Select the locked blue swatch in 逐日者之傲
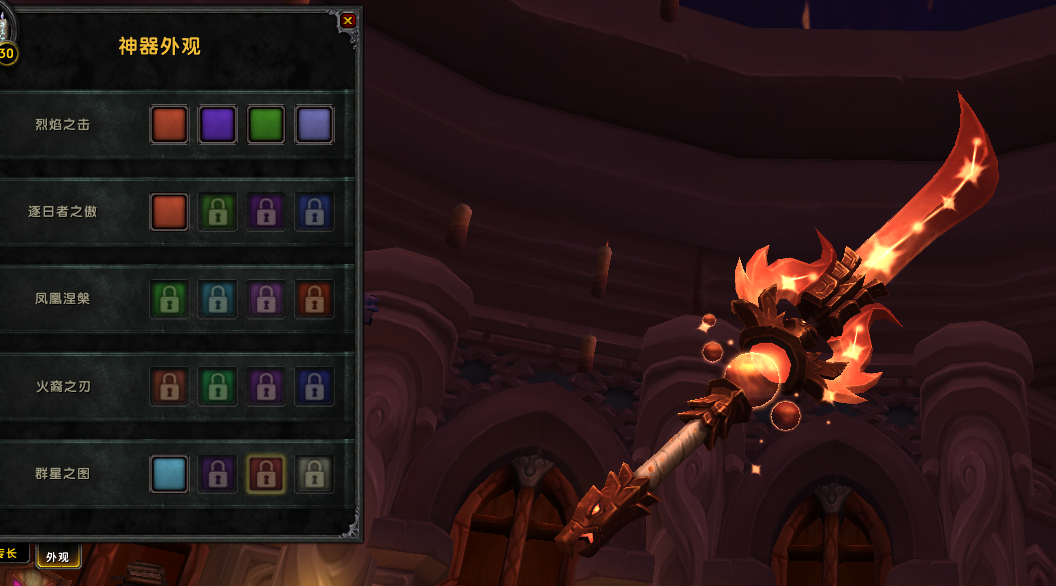Screen dimensions: 1056x586 click(x=314, y=212)
